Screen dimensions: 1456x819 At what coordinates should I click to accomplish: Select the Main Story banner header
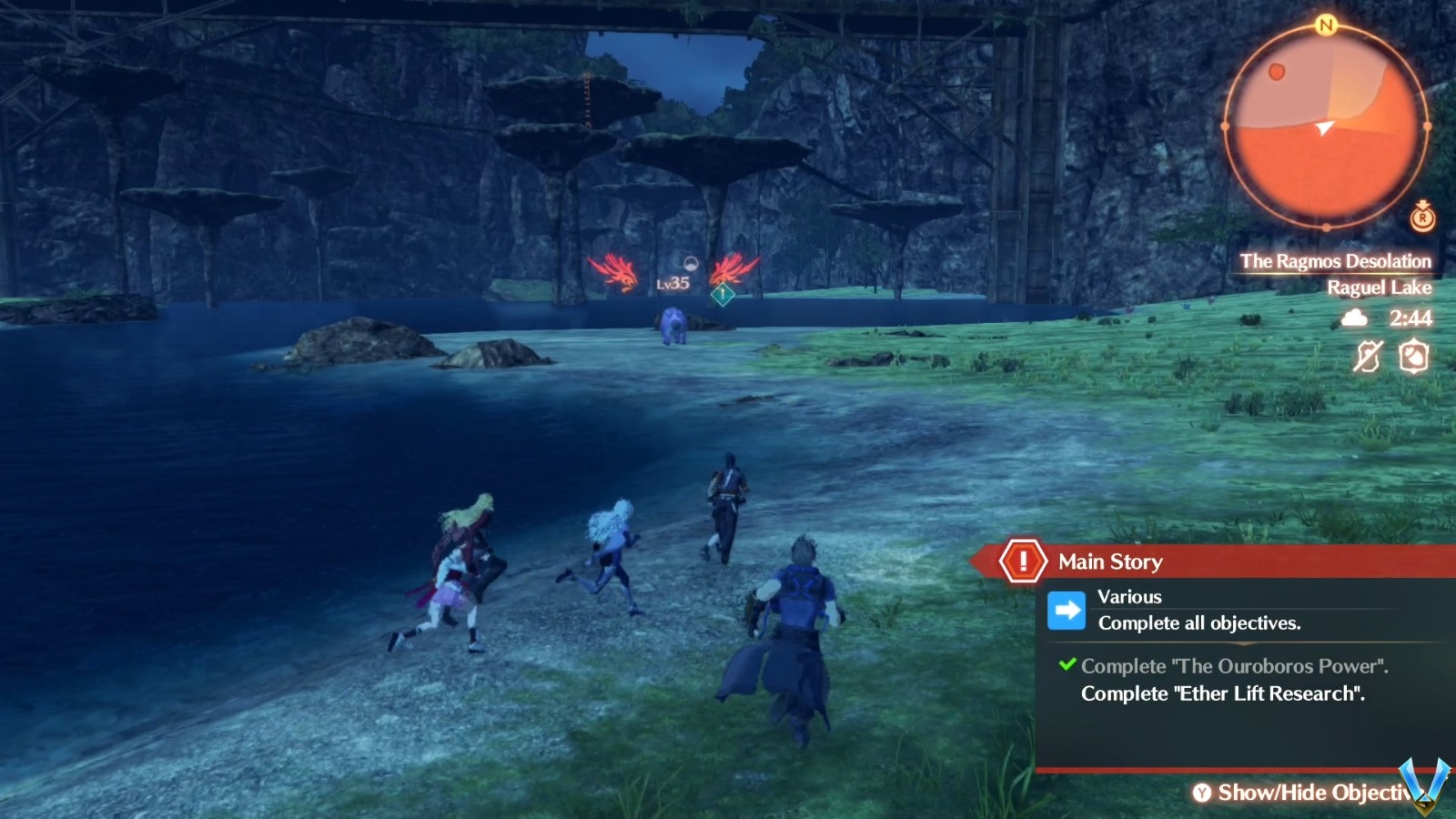coord(1108,561)
